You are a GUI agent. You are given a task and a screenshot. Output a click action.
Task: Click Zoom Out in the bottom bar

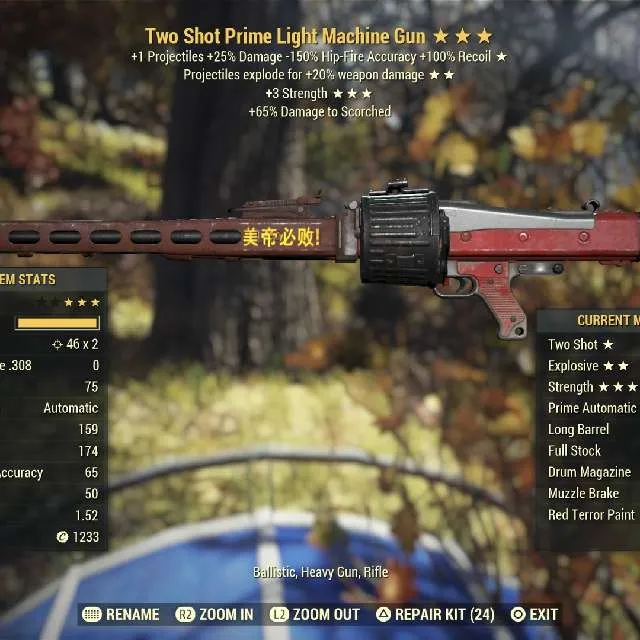point(318,613)
